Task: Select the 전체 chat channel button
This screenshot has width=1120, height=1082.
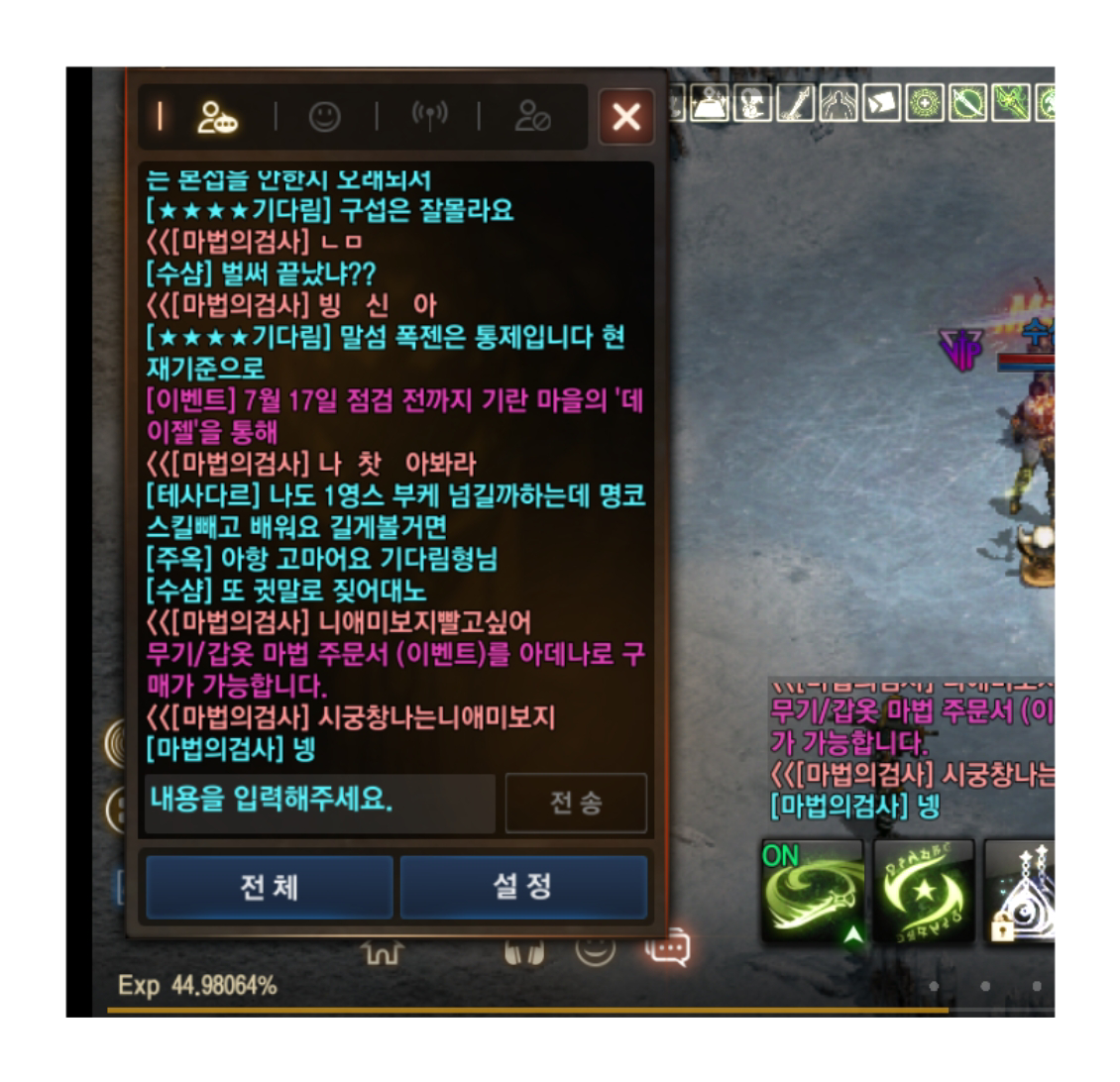Action: coord(269,887)
